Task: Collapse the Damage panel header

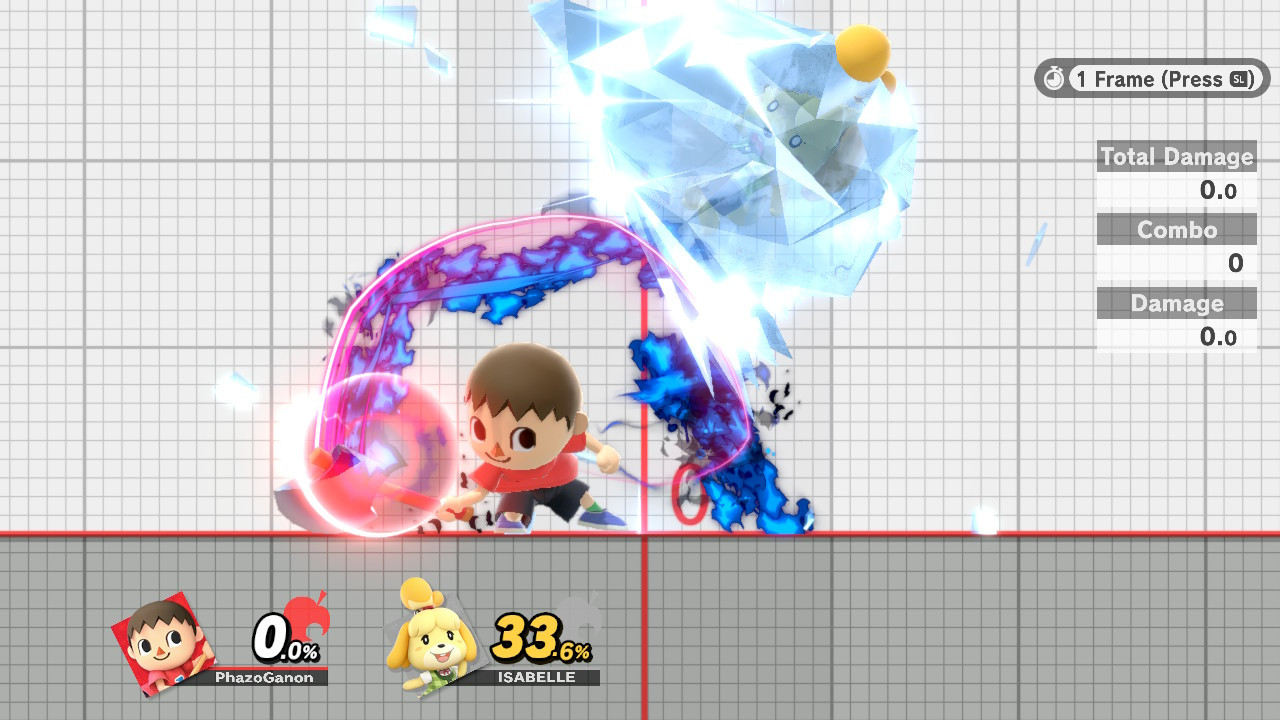Action: point(1176,302)
